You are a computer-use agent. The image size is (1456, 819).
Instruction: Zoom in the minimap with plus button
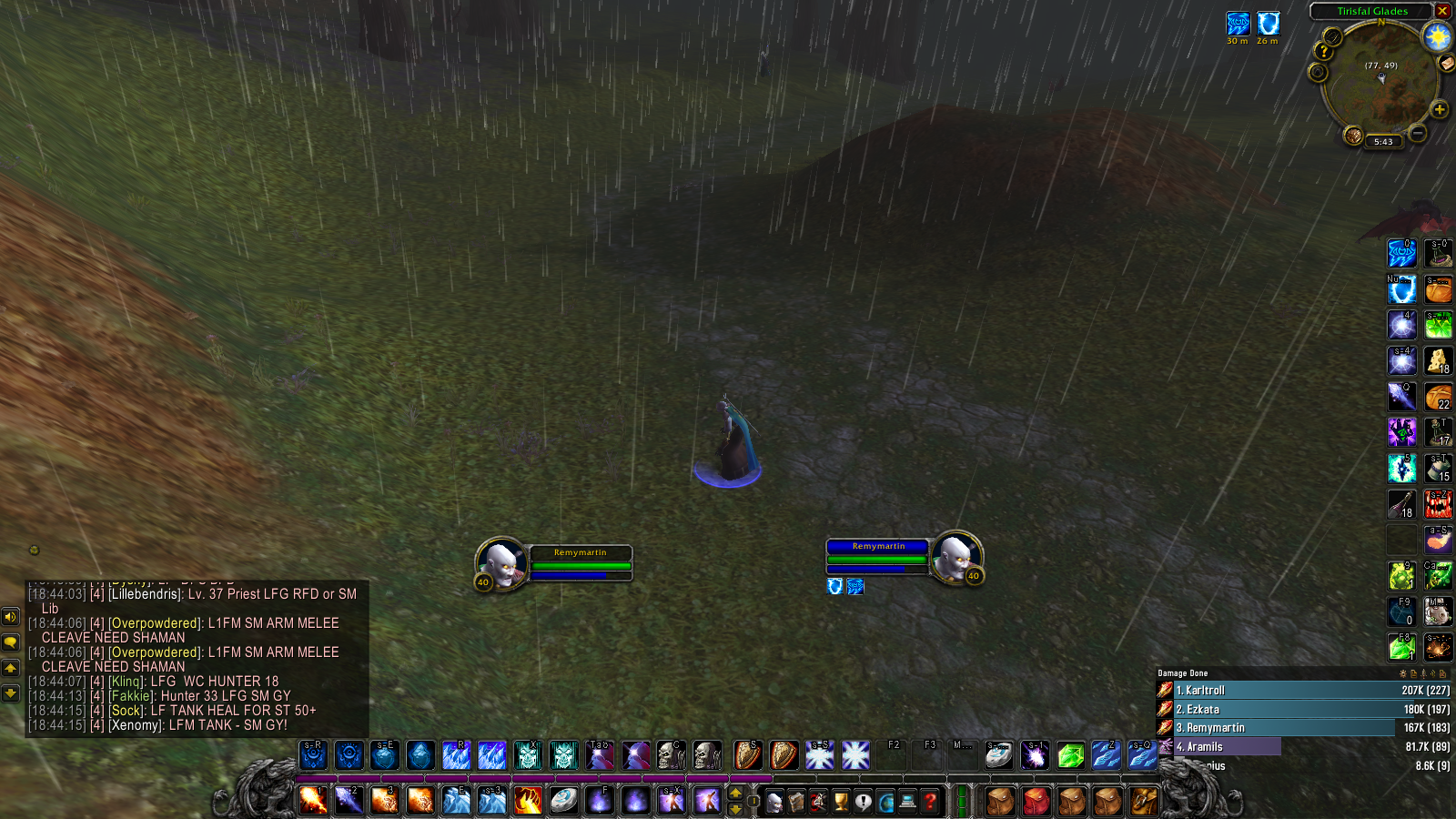[1439, 110]
